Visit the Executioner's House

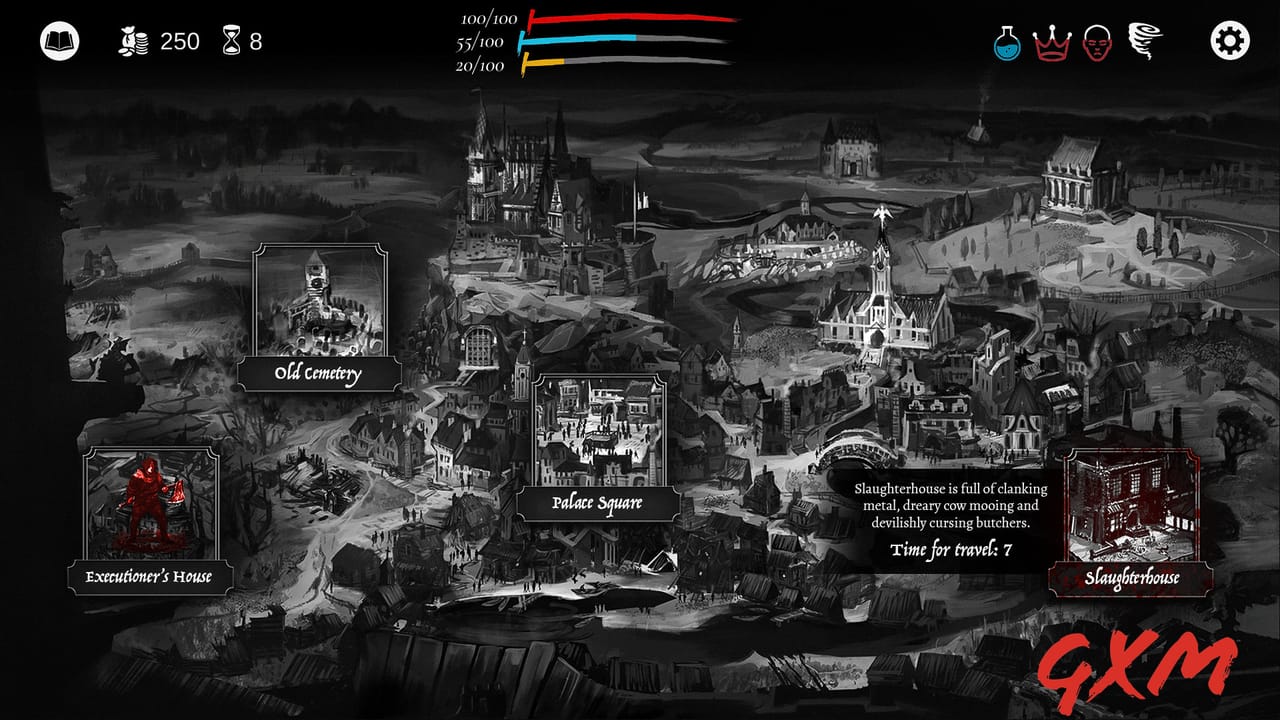151,575
